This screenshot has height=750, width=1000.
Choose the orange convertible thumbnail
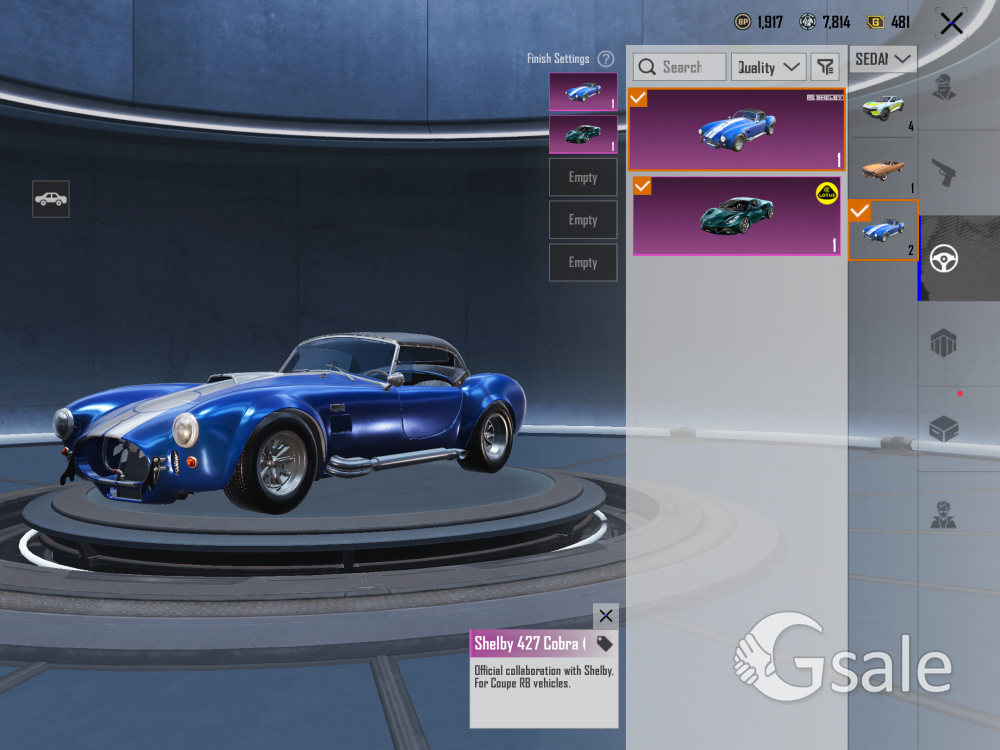[x=883, y=169]
